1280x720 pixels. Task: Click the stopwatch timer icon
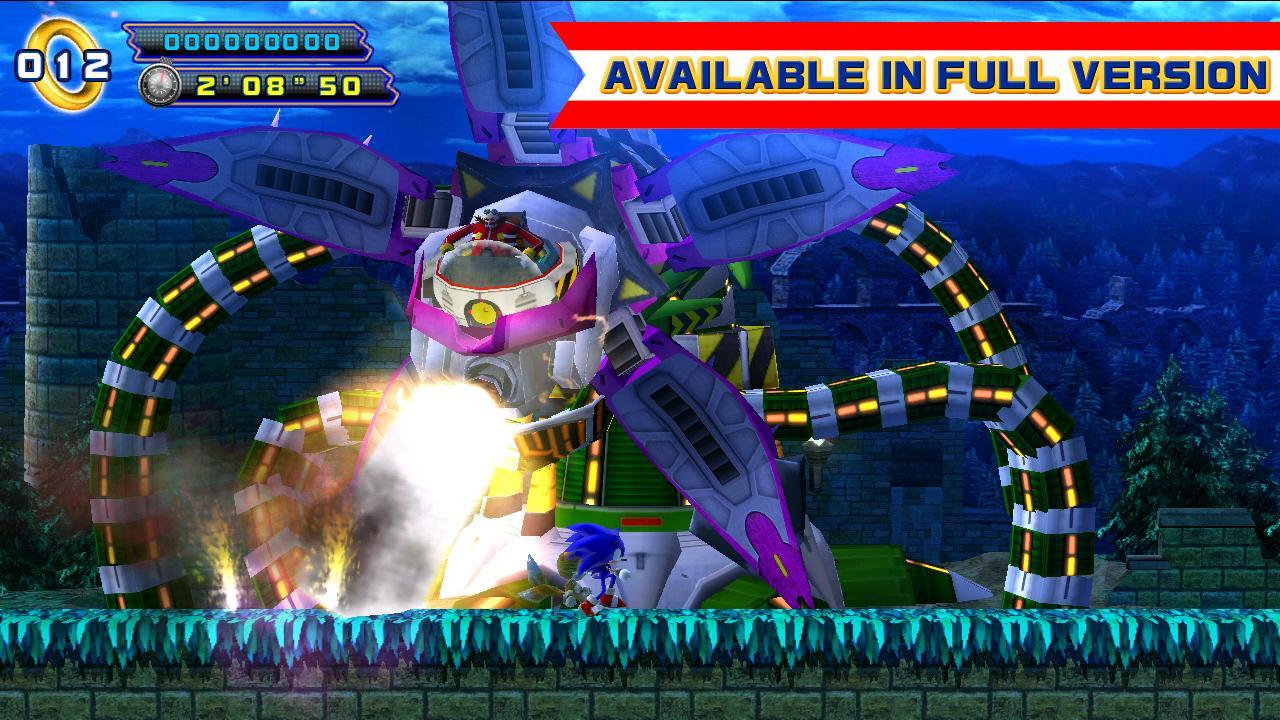(x=158, y=83)
